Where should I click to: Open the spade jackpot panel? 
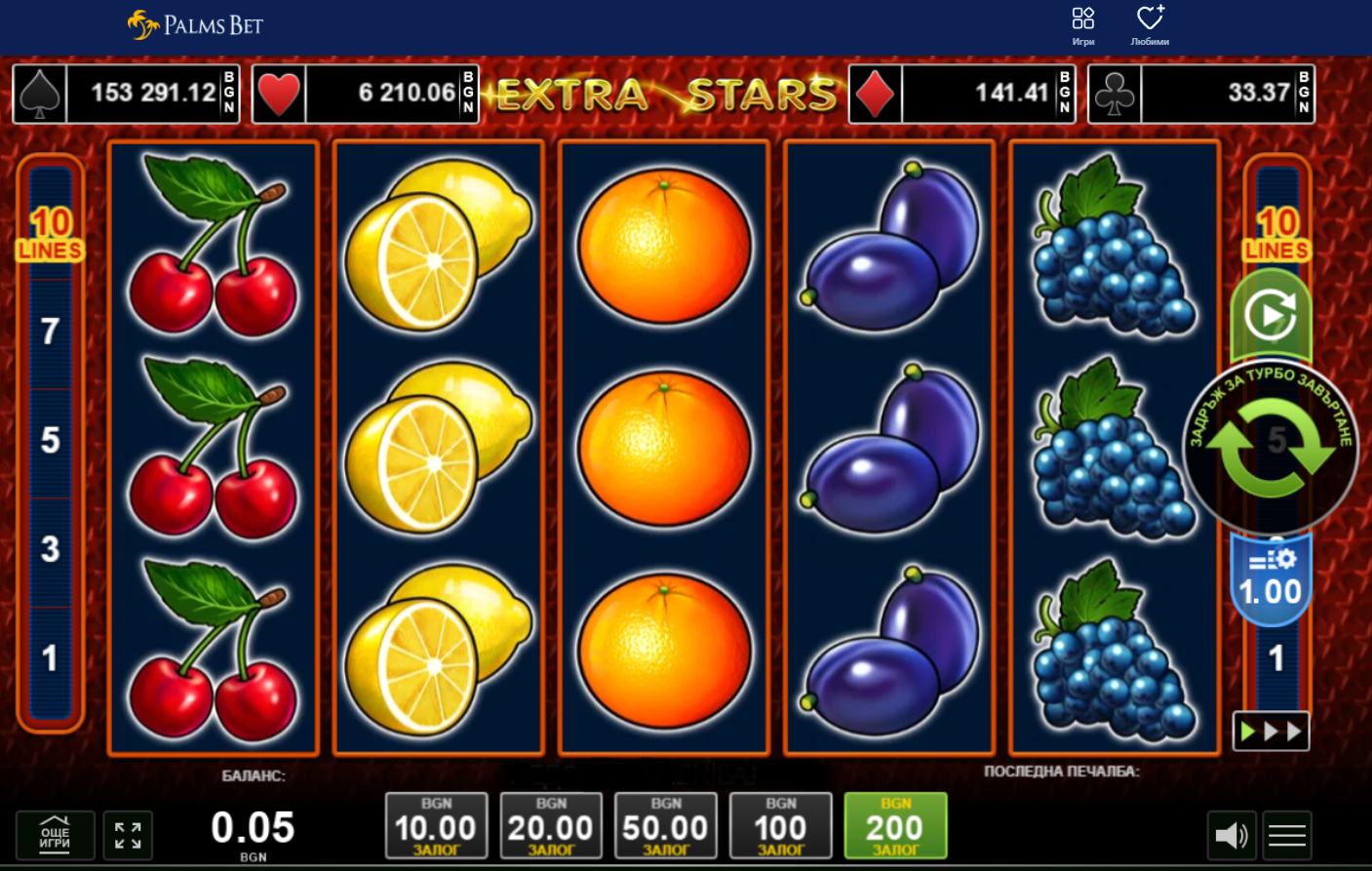126,94
